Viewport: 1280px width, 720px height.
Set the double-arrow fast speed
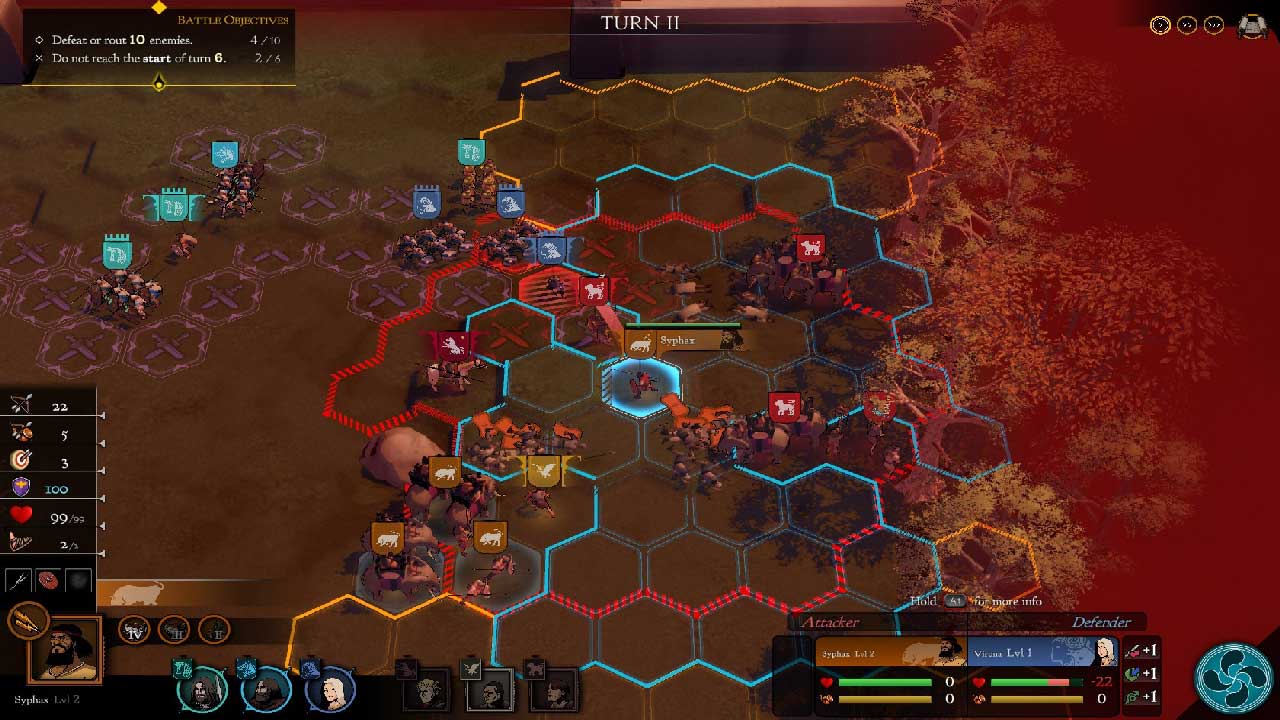[x=1187, y=25]
